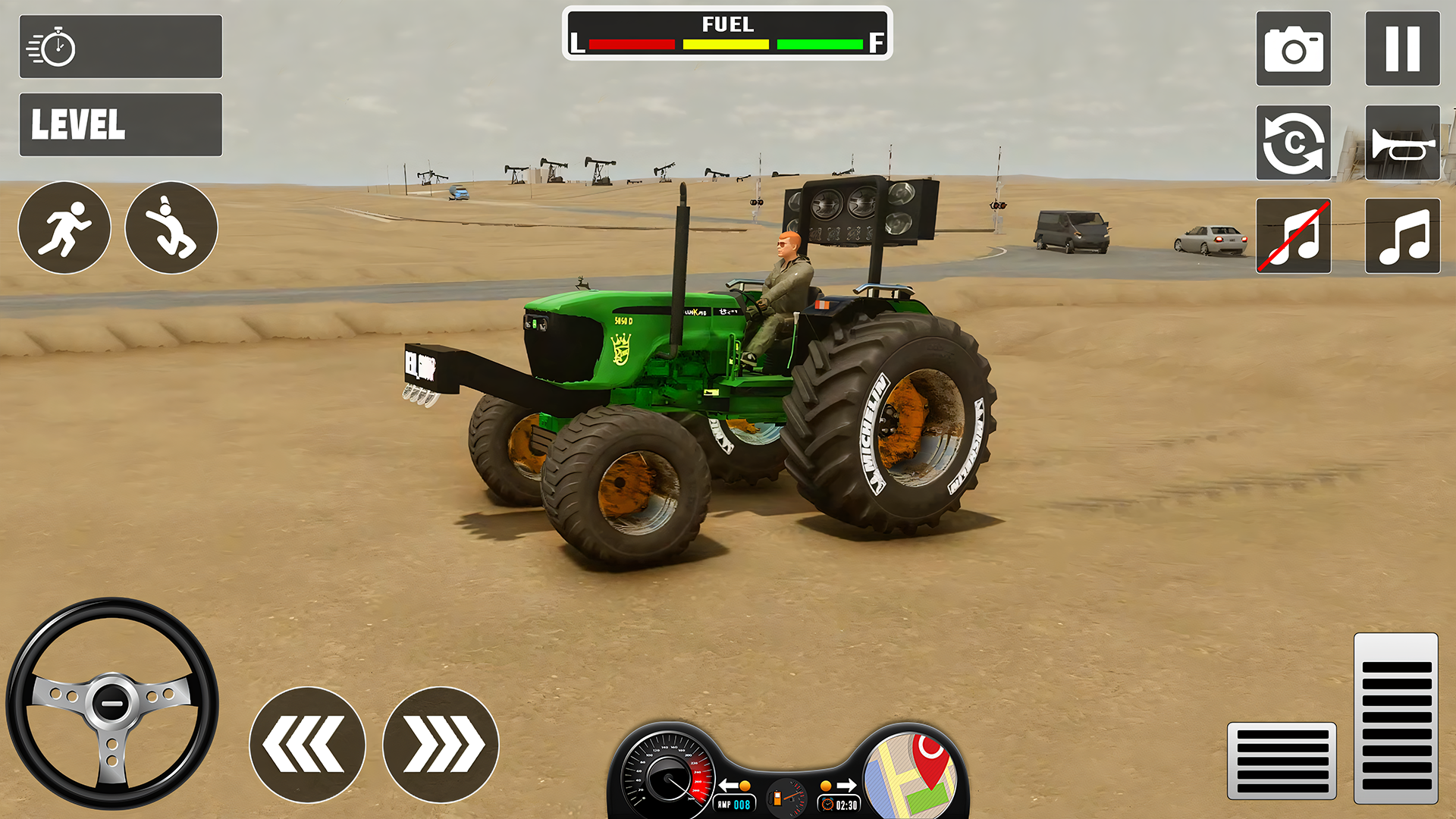Unmute the muted music toggle
The width and height of the screenshot is (1456, 819).
[x=1293, y=235]
